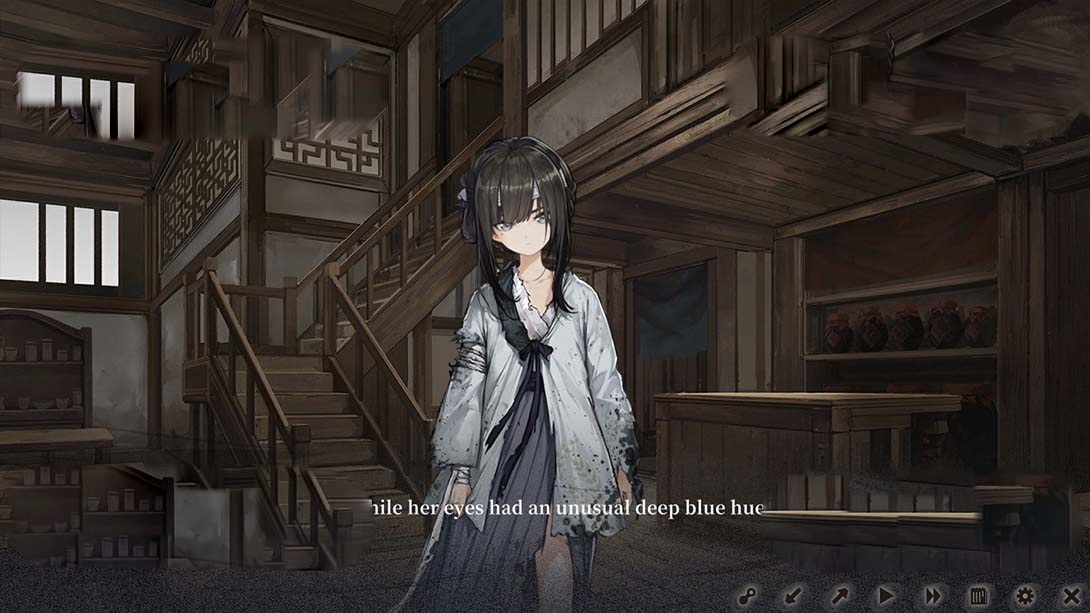Click the linked-circles icon in the bottom toolbar
Image resolution: width=1090 pixels, height=613 pixels.
coord(747,596)
